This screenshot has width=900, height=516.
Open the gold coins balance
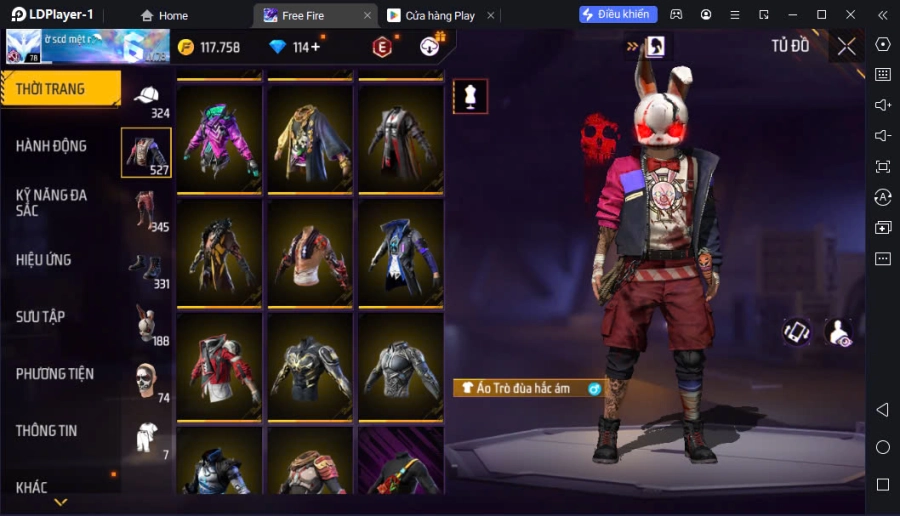(x=209, y=47)
